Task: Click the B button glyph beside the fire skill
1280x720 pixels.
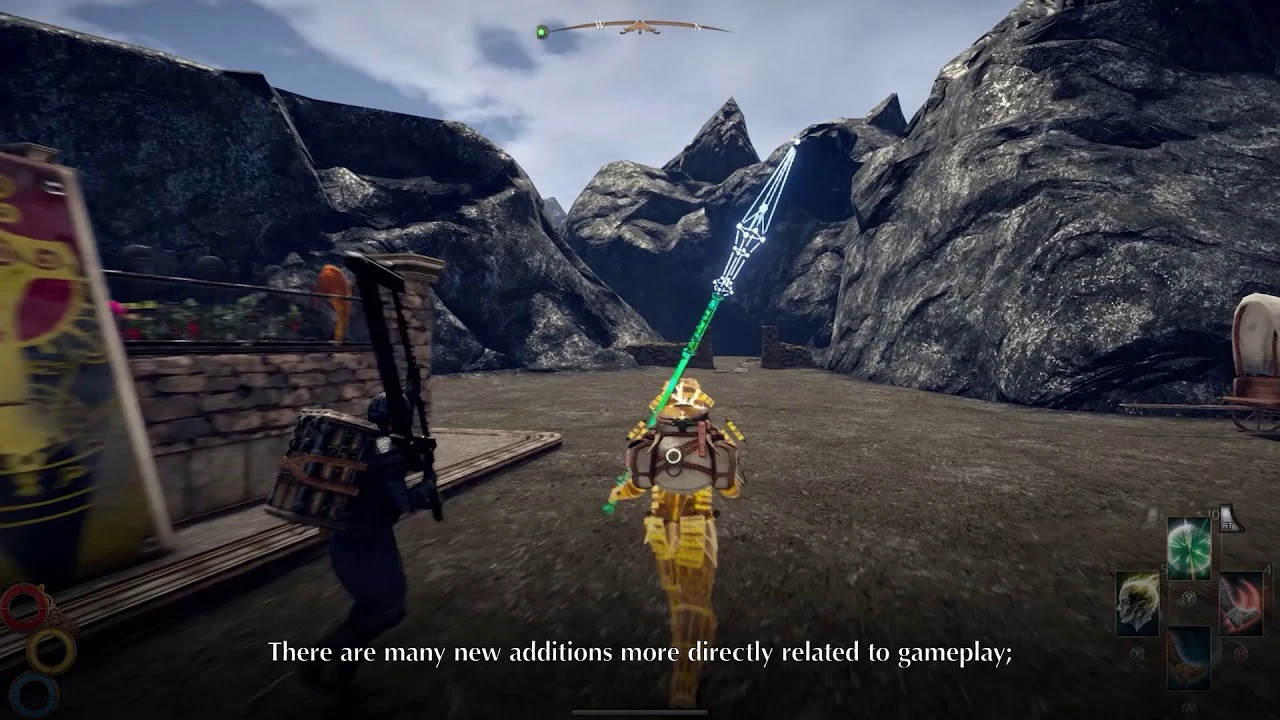Action: pos(1241,653)
